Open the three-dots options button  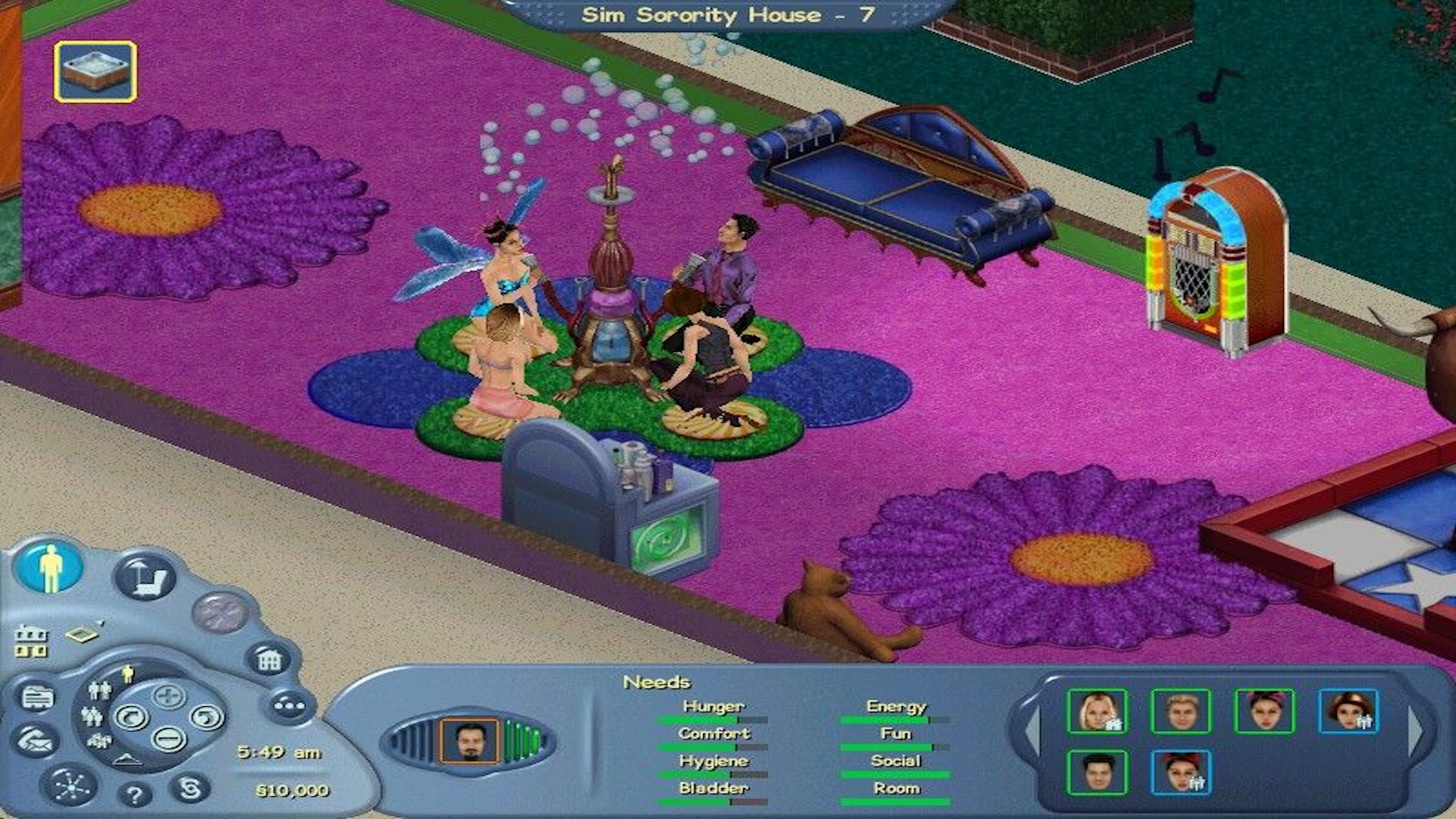click(x=289, y=705)
